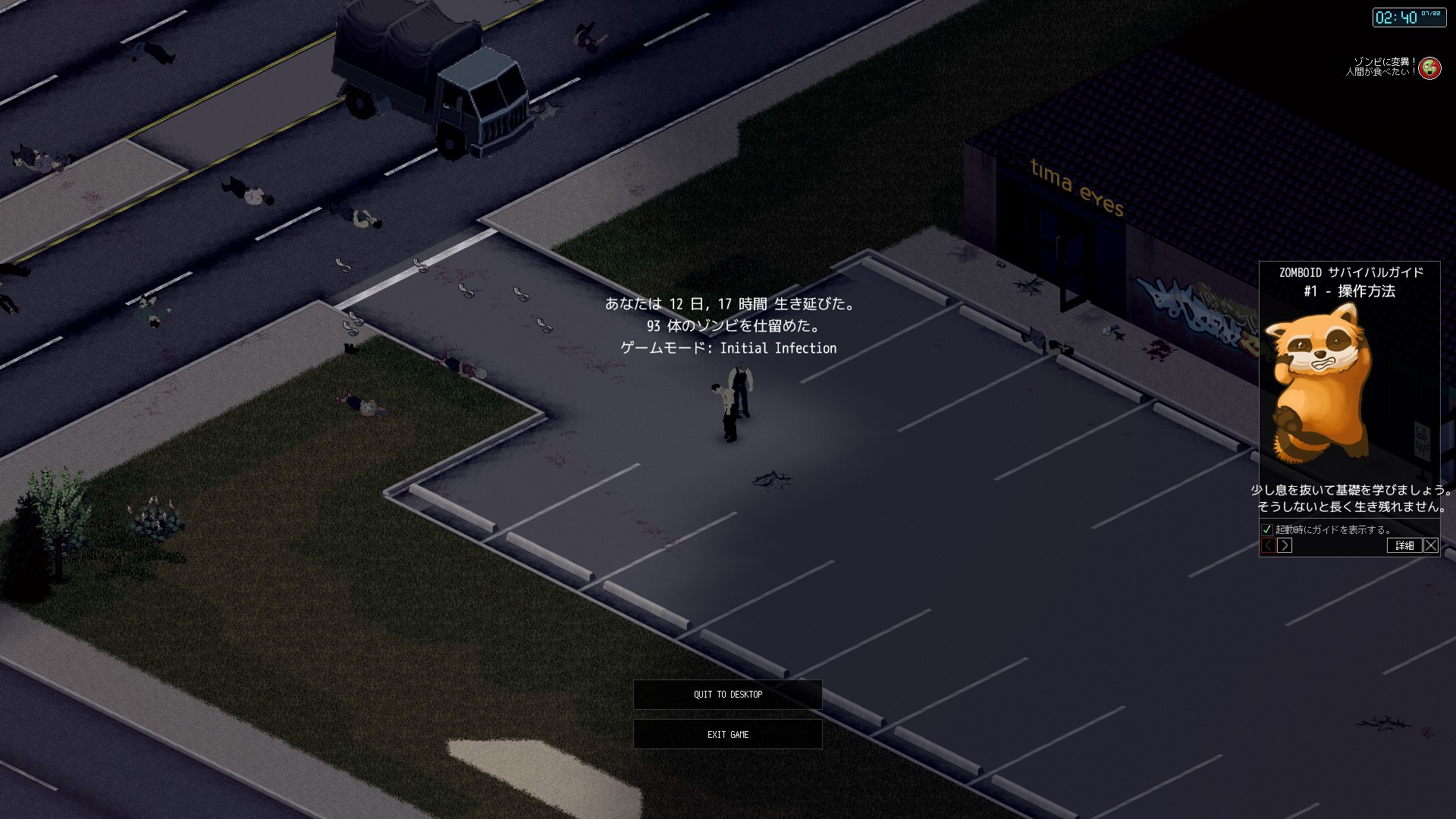Close the survival guide with the X
The height and width of the screenshot is (819, 1456).
coord(1430,545)
